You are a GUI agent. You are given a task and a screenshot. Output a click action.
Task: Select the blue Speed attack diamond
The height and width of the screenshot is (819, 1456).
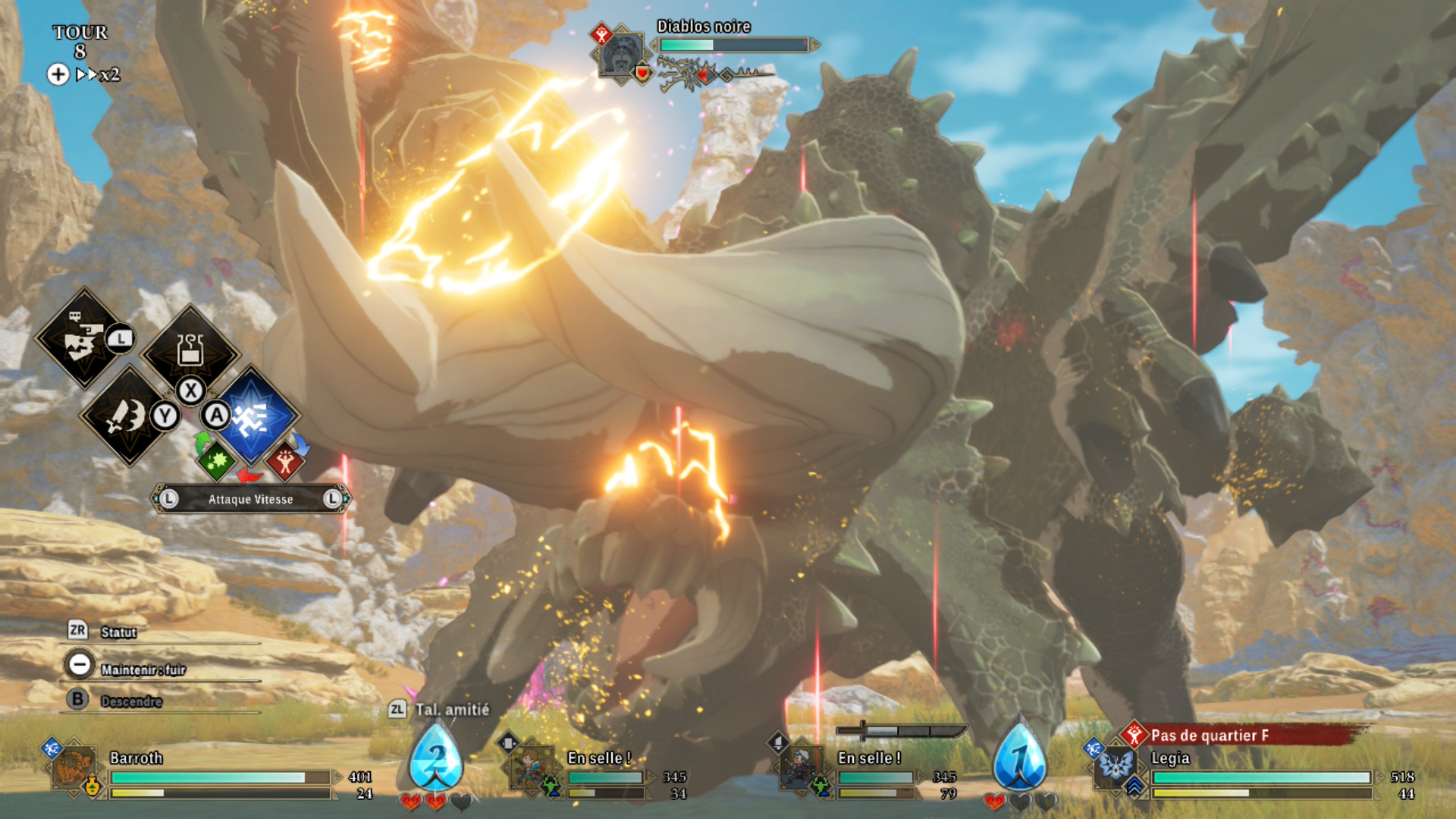coord(253,416)
